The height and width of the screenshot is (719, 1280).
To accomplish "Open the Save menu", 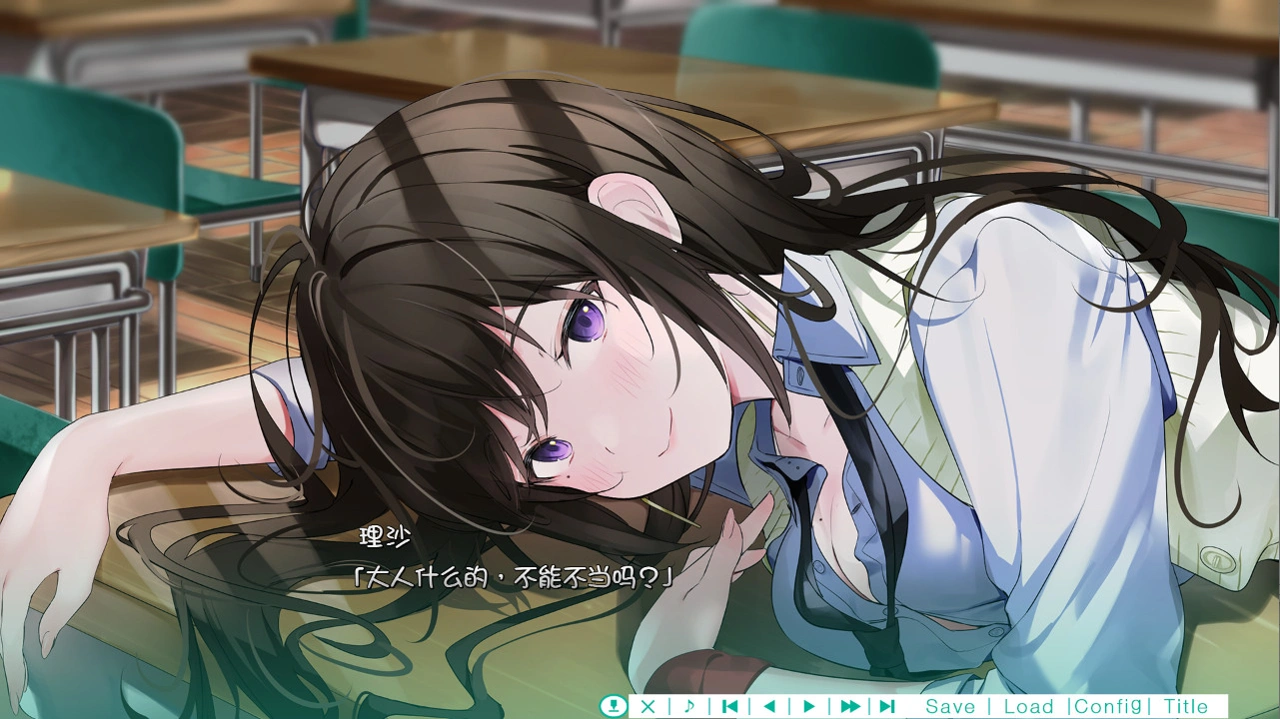I will pyautogui.click(x=949, y=706).
